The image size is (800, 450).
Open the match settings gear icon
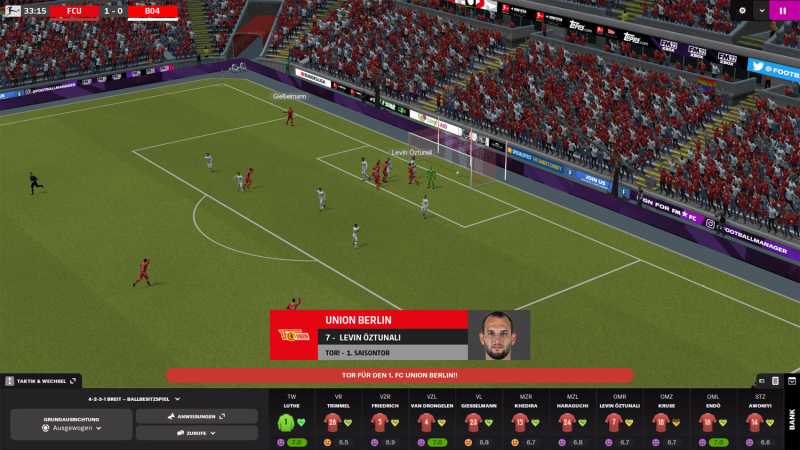(x=742, y=11)
